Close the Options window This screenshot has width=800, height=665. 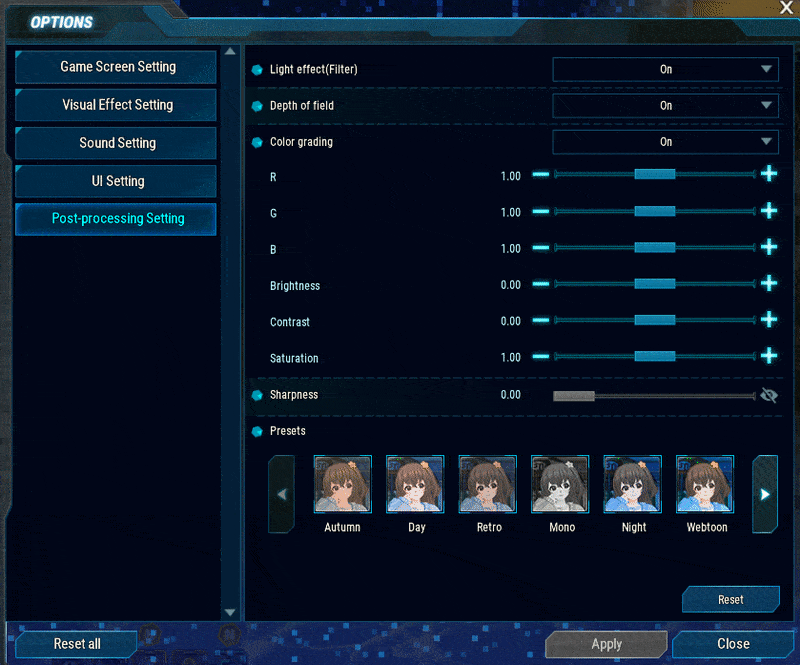click(733, 644)
